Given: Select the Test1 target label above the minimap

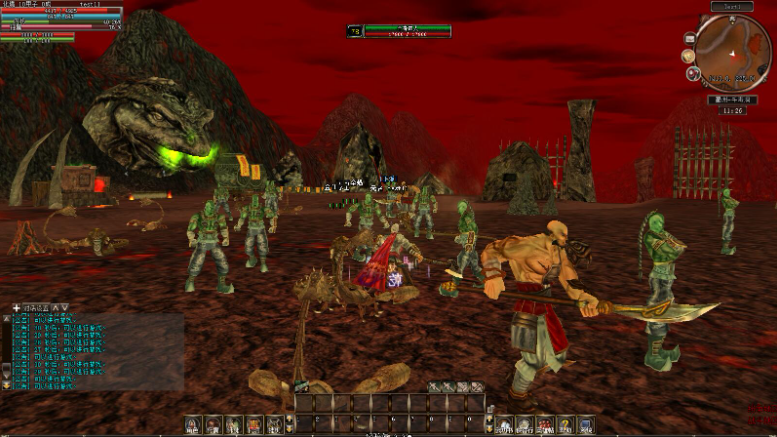Looking at the screenshot, I should 732,6.
